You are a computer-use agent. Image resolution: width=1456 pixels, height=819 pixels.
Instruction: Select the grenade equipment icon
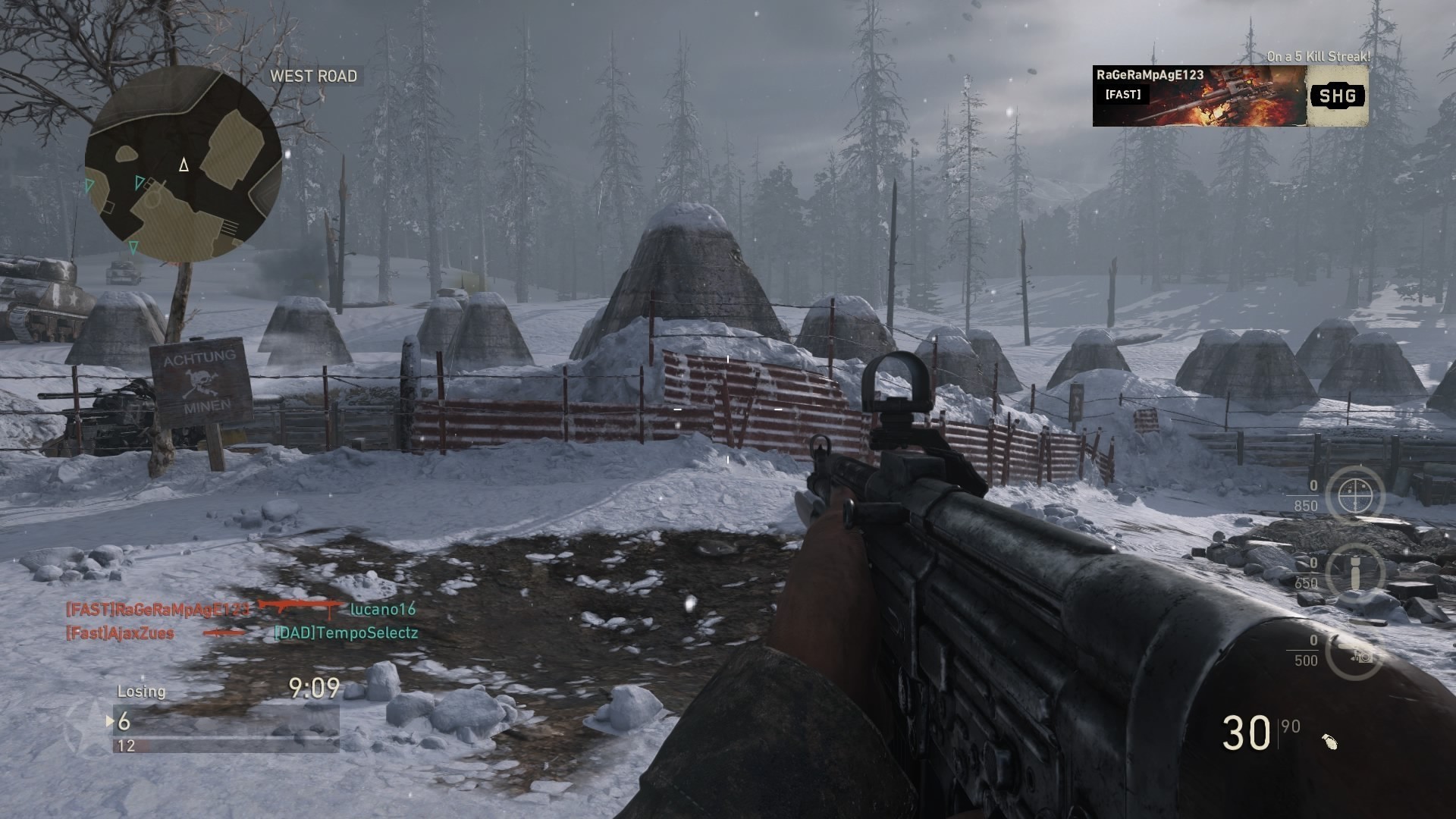[1329, 741]
